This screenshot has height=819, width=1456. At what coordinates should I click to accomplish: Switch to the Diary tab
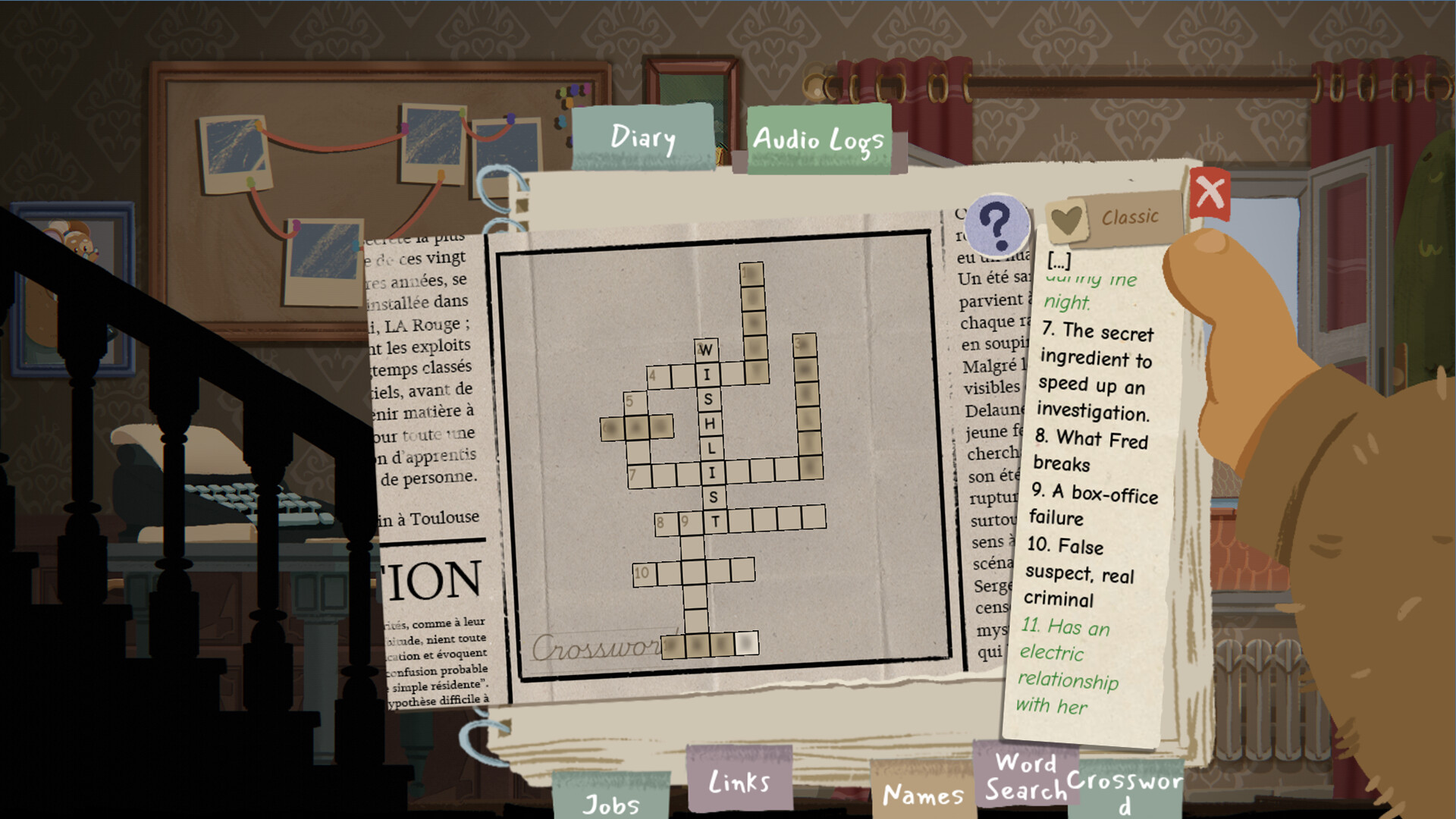click(642, 138)
